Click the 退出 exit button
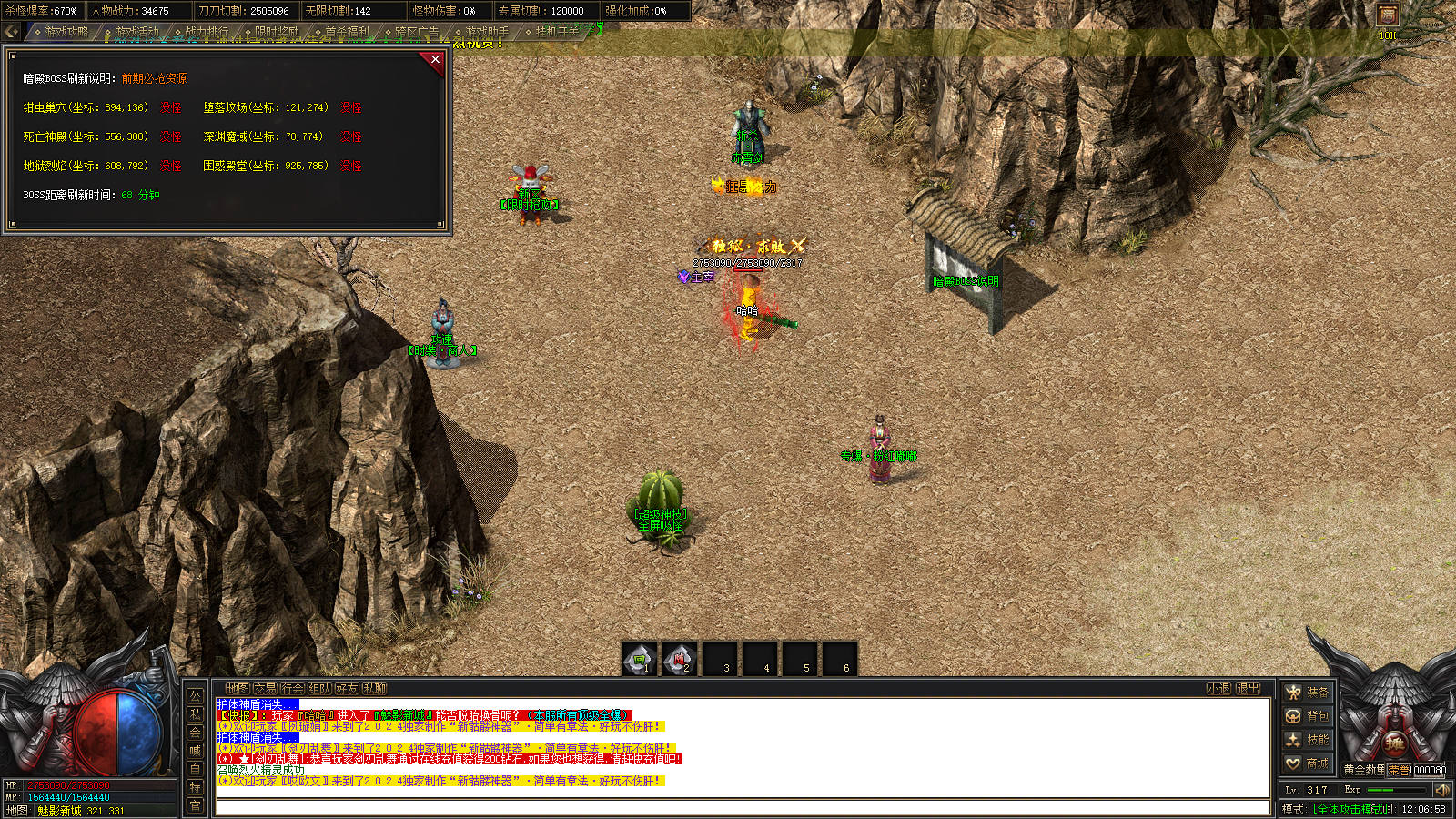The height and width of the screenshot is (819, 1456). coord(1249,689)
